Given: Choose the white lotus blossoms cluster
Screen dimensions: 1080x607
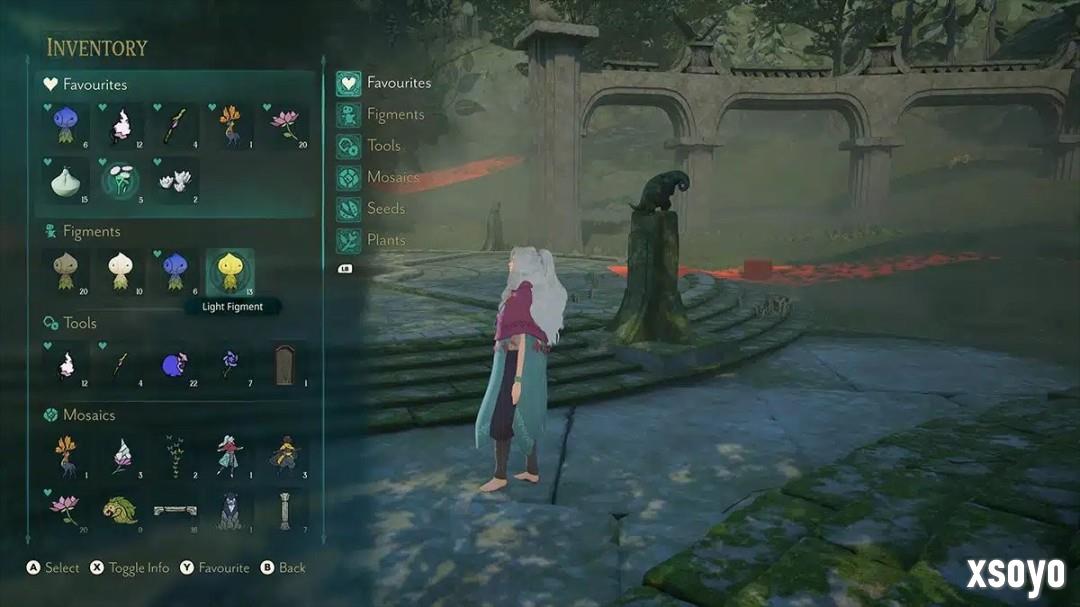Looking at the screenshot, I should 176,181.
